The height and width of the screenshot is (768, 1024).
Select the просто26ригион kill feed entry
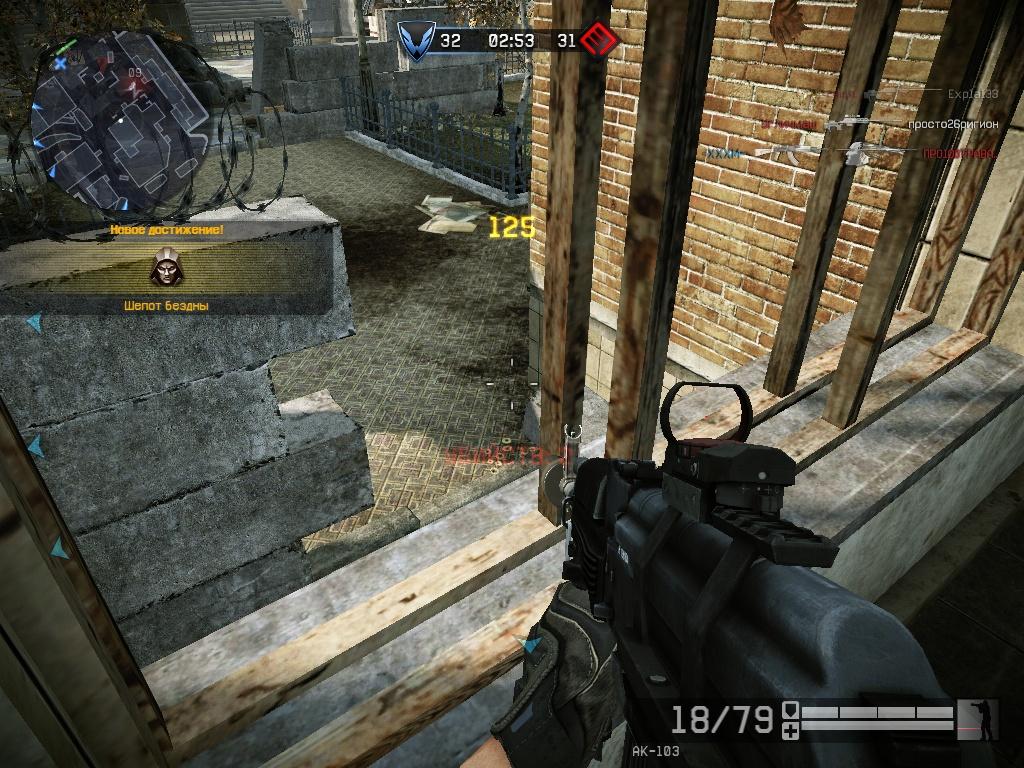[952, 124]
